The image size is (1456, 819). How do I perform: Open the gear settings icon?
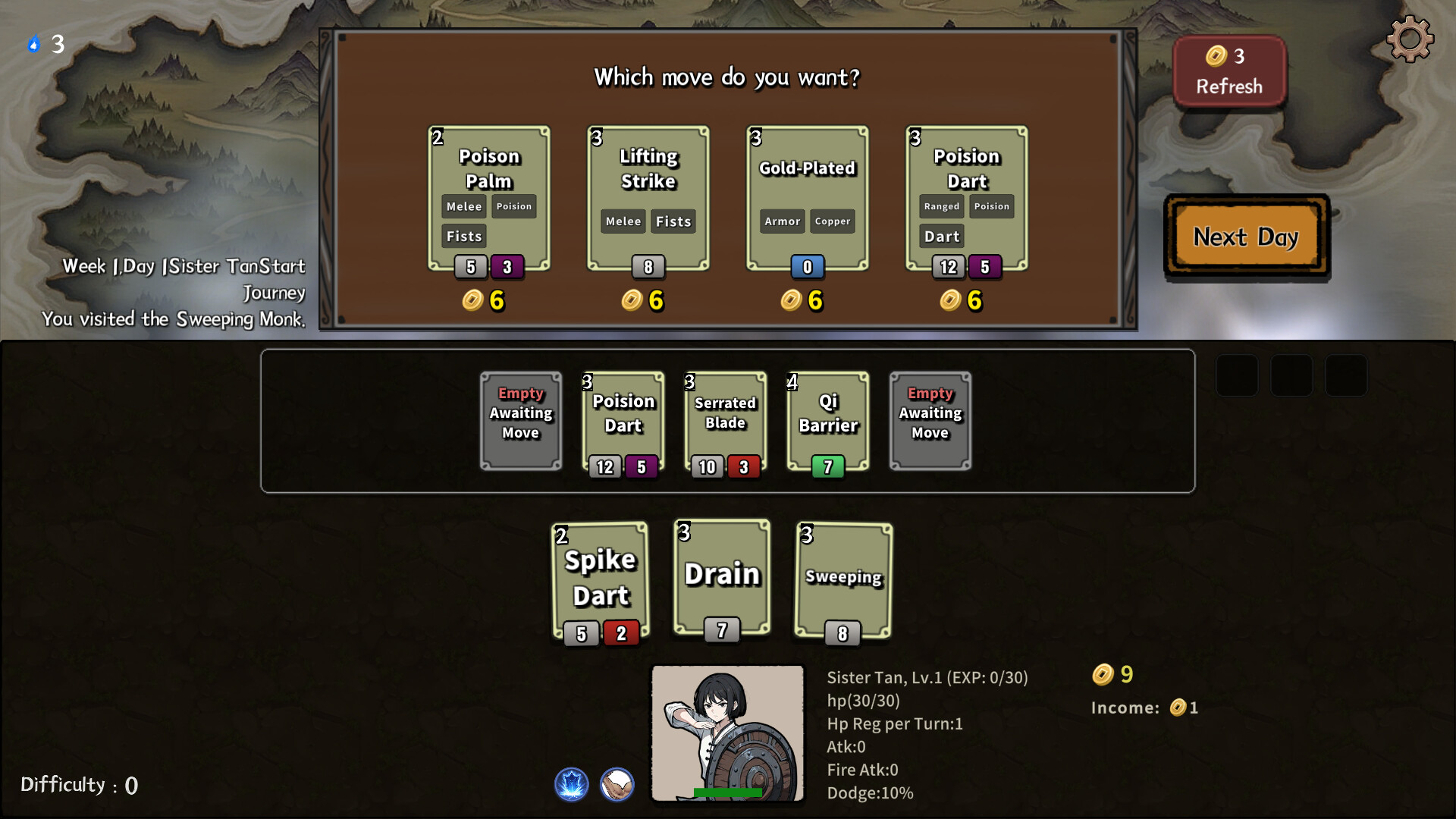(x=1410, y=39)
